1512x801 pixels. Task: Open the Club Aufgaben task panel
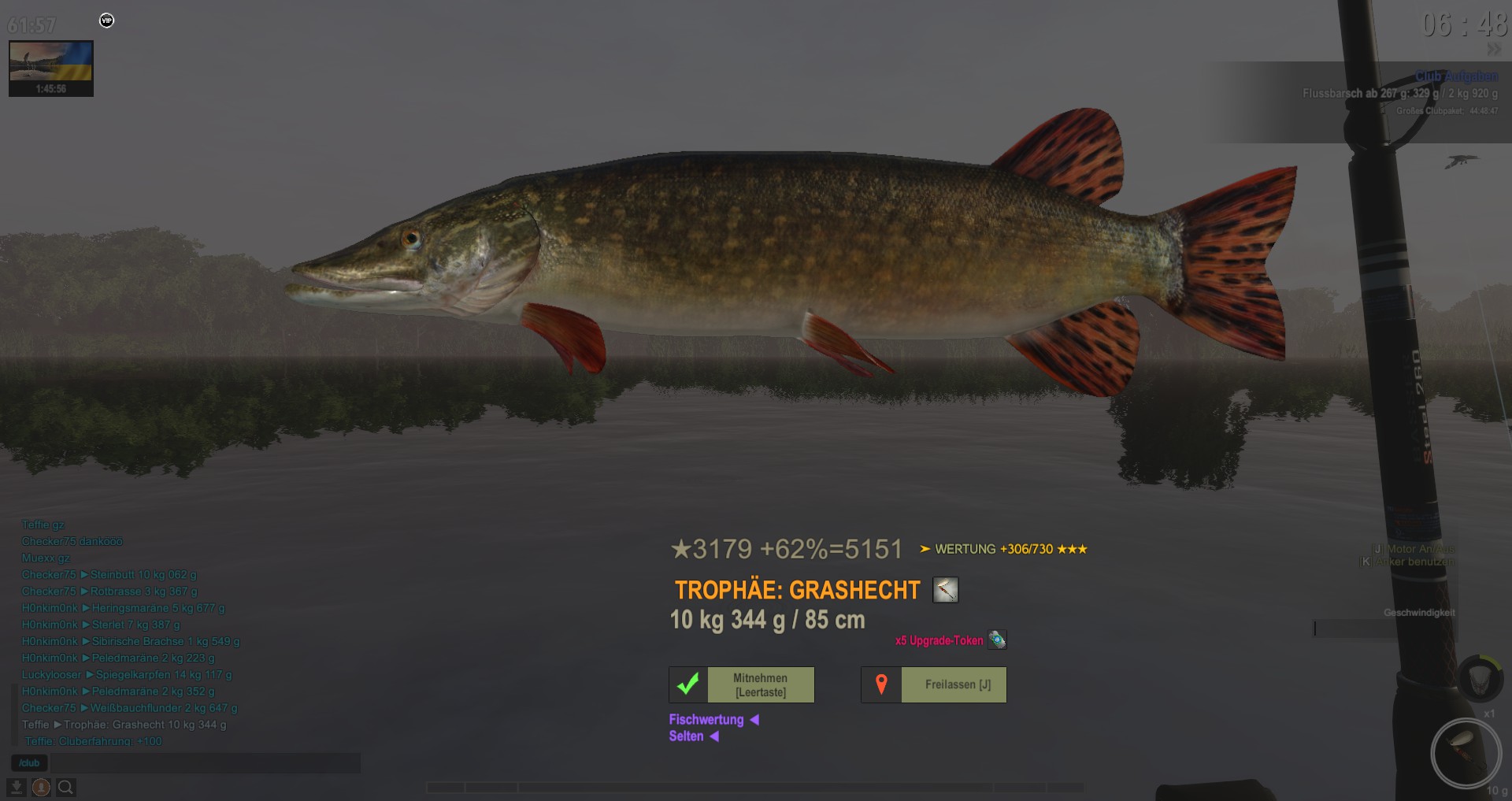1455,76
